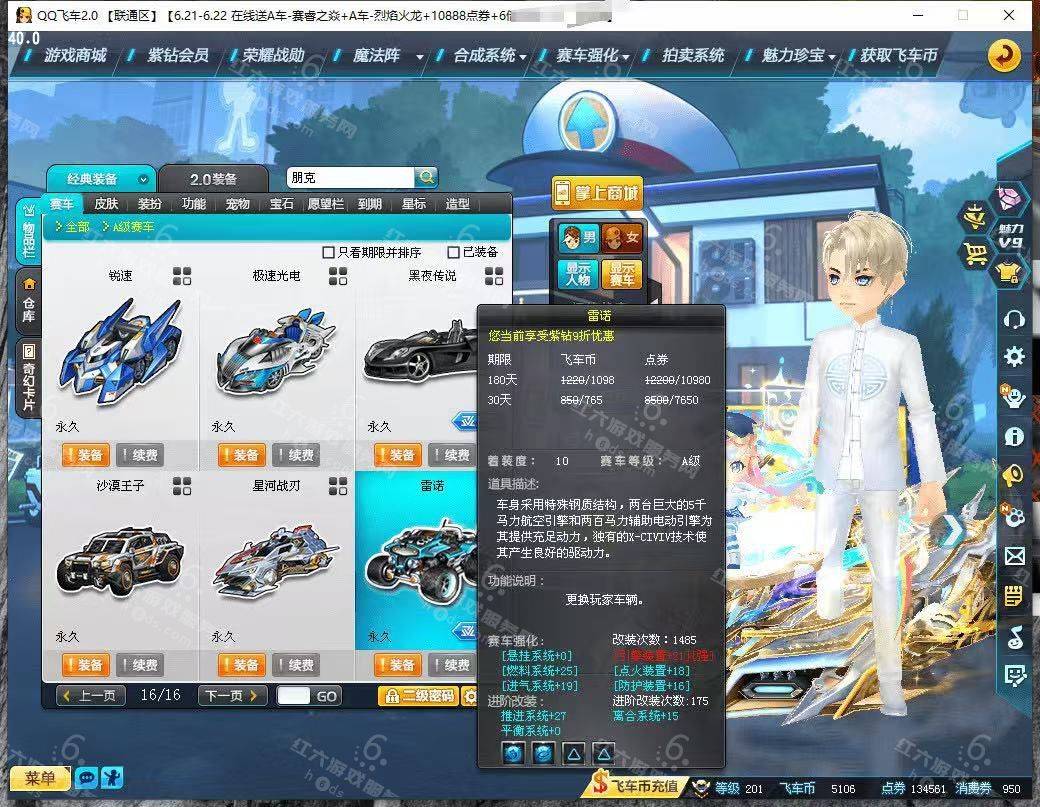Open the 游戏商城 game shop menu

[x=75, y=56]
